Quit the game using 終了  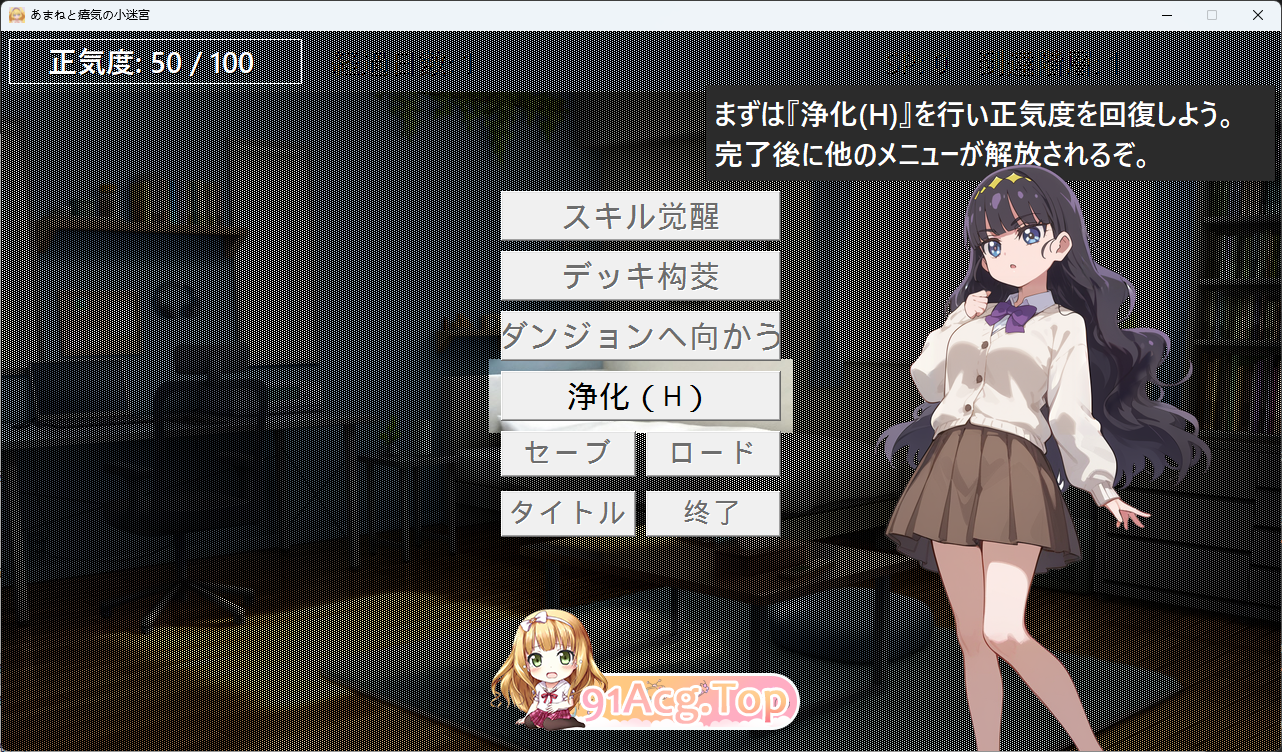(712, 512)
